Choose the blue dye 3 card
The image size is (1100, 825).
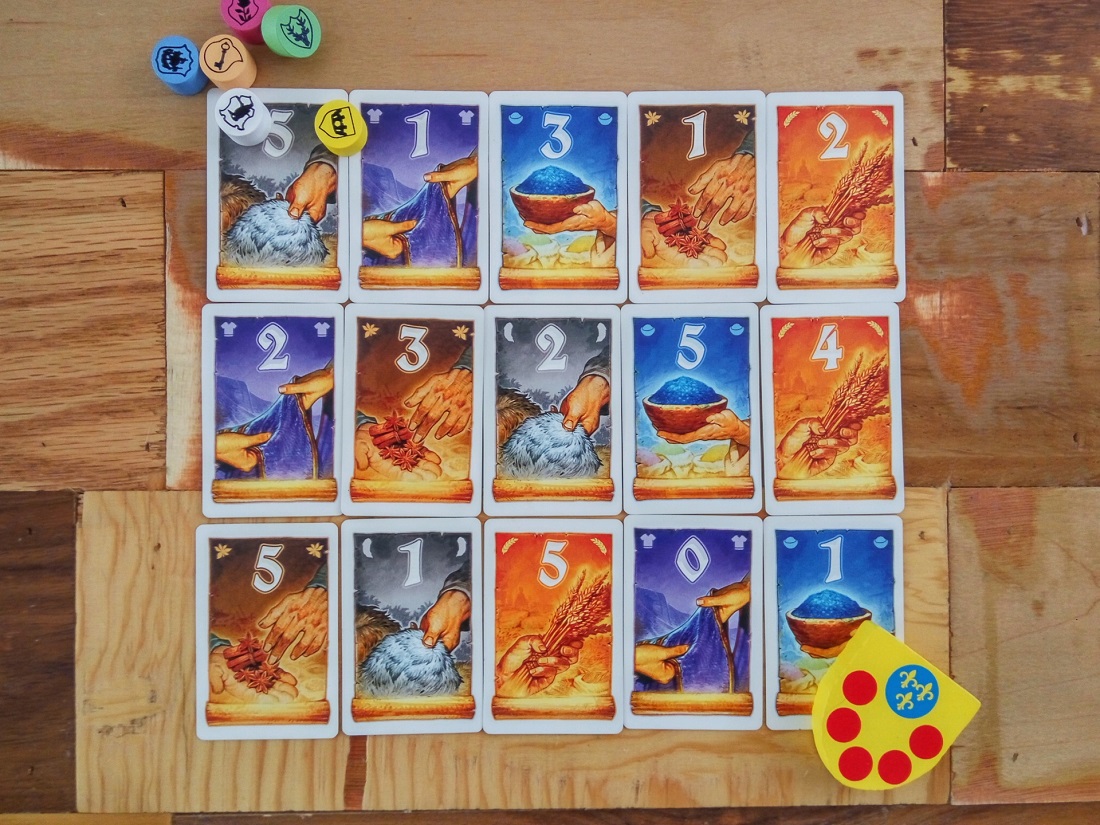[558, 195]
